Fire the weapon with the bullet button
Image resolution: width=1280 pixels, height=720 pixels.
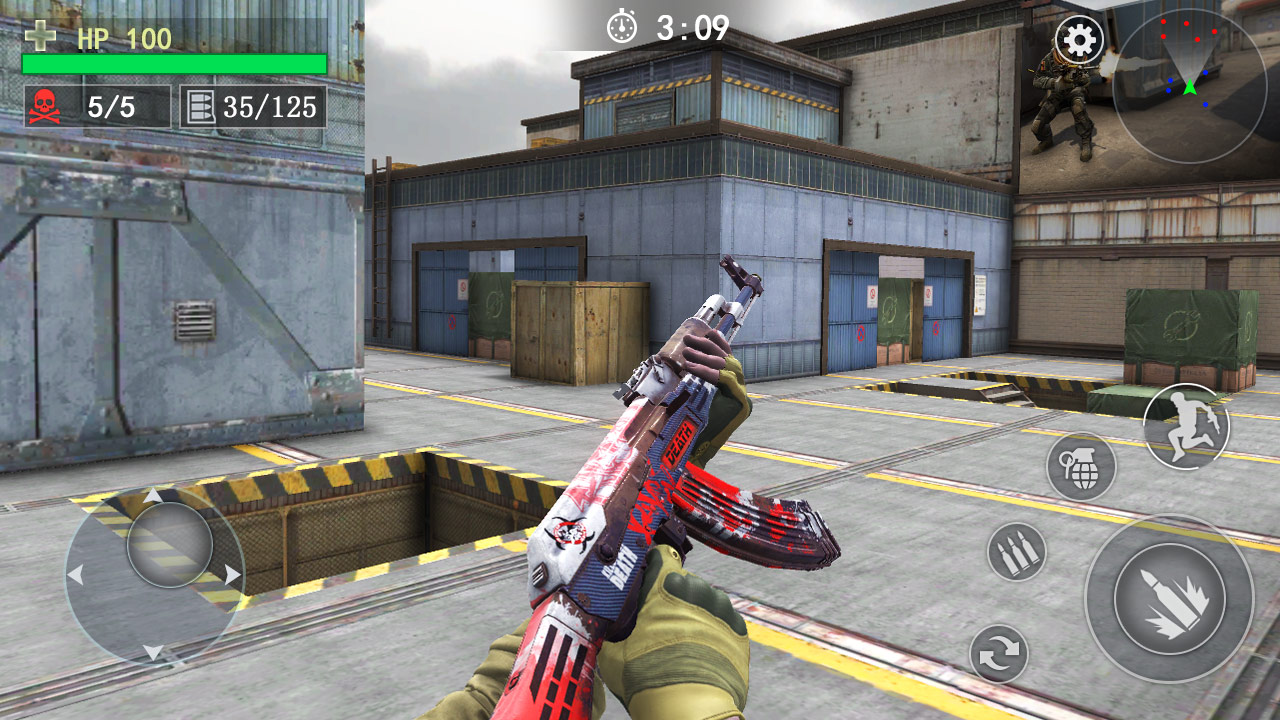pos(1169,599)
